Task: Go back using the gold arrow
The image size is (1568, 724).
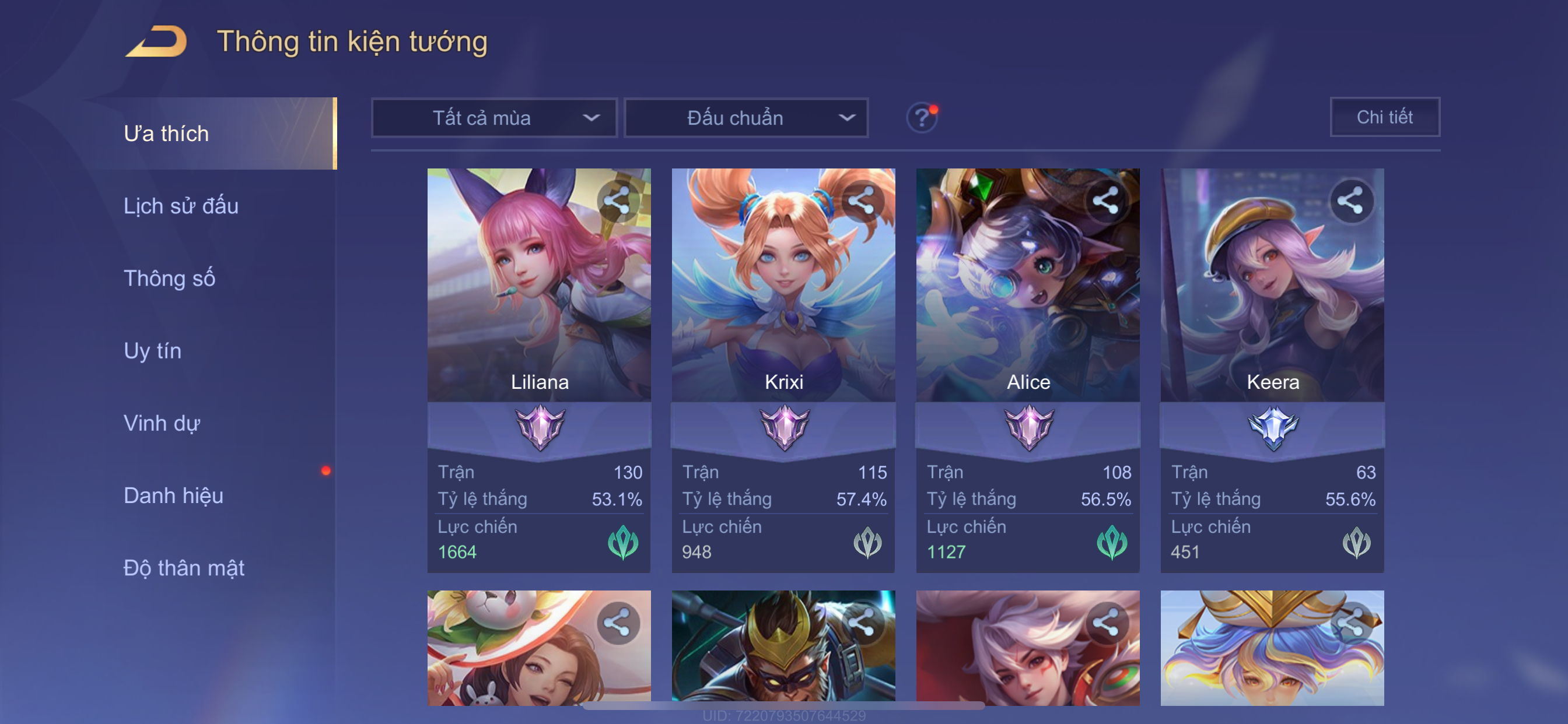Action: click(x=156, y=42)
